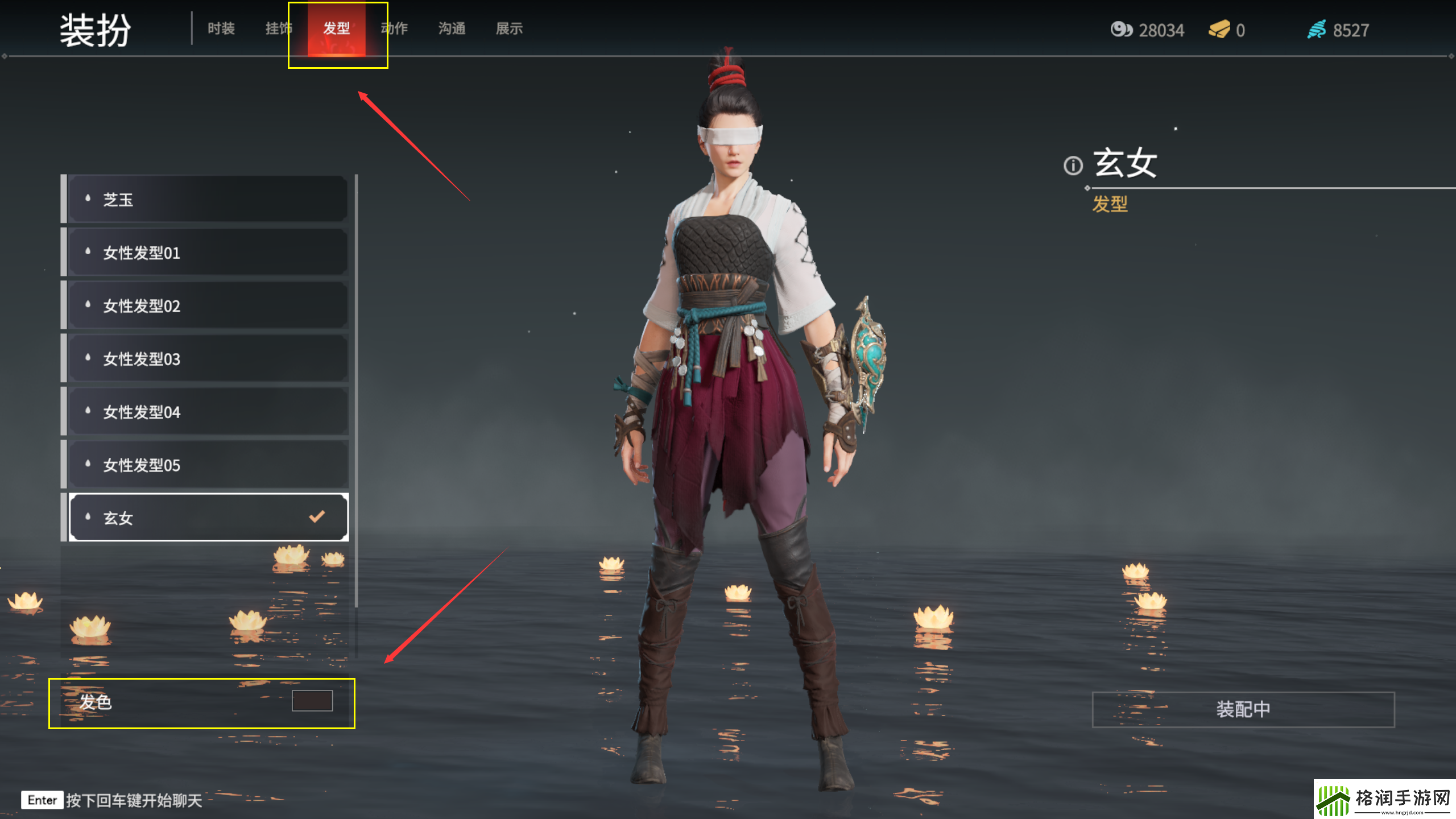Click the Enter key badge at bottom left
Screen dimensions: 1456x819
(x=41, y=800)
